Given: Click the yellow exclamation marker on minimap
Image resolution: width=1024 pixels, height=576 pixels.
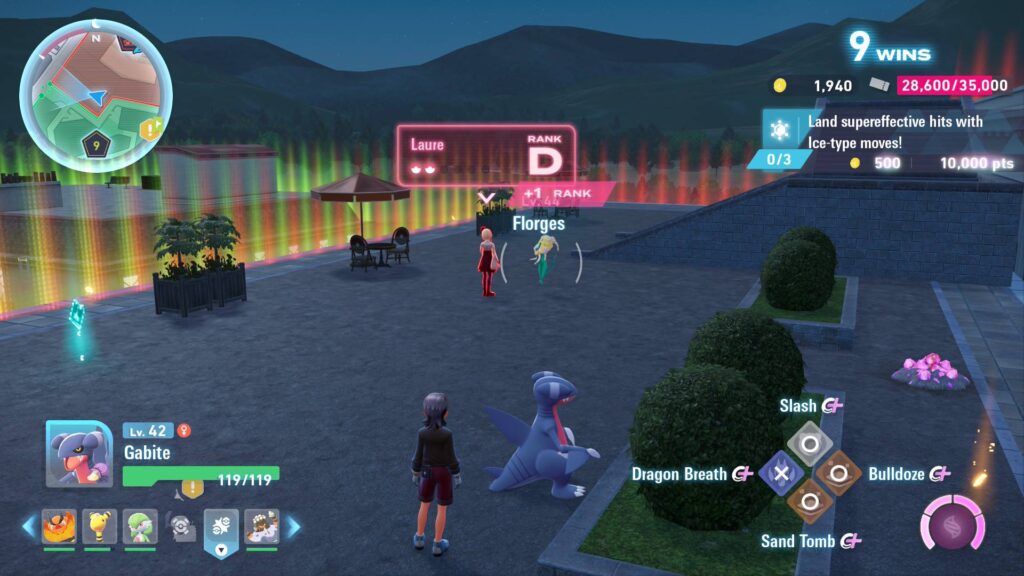Looking at the screenshot, I should (151, 129).
